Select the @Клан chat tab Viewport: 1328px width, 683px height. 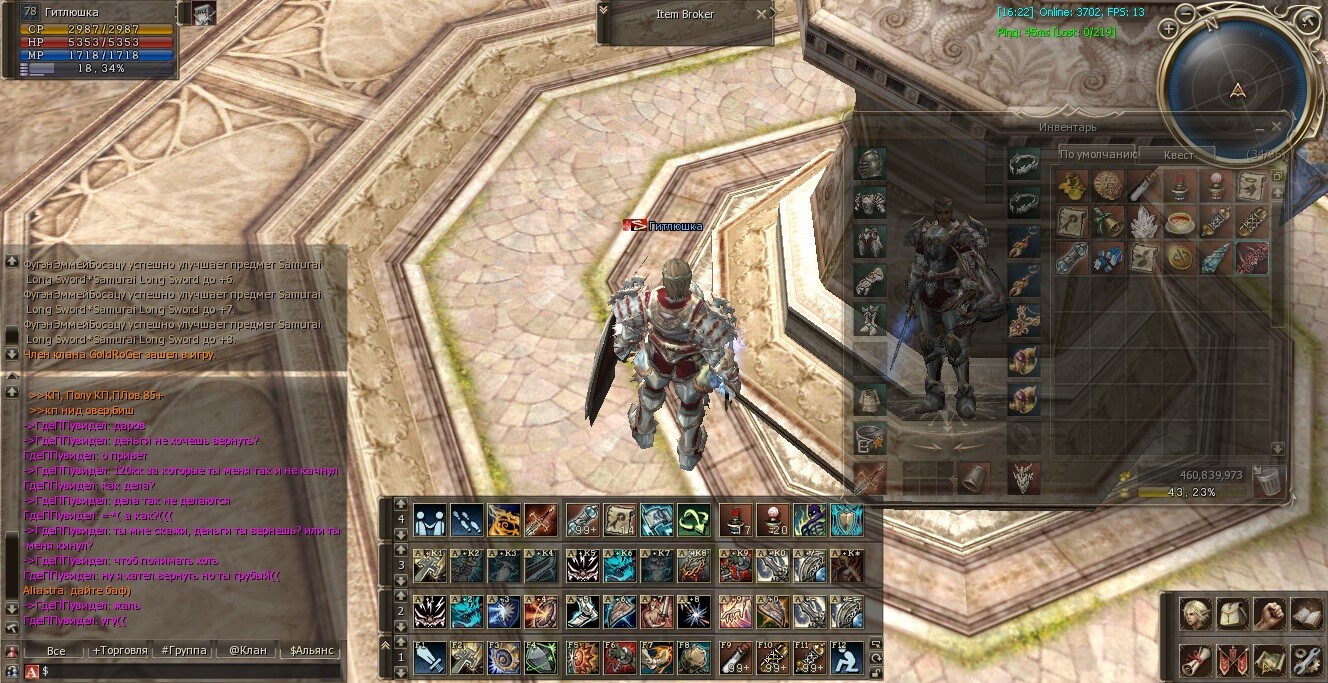247,650
